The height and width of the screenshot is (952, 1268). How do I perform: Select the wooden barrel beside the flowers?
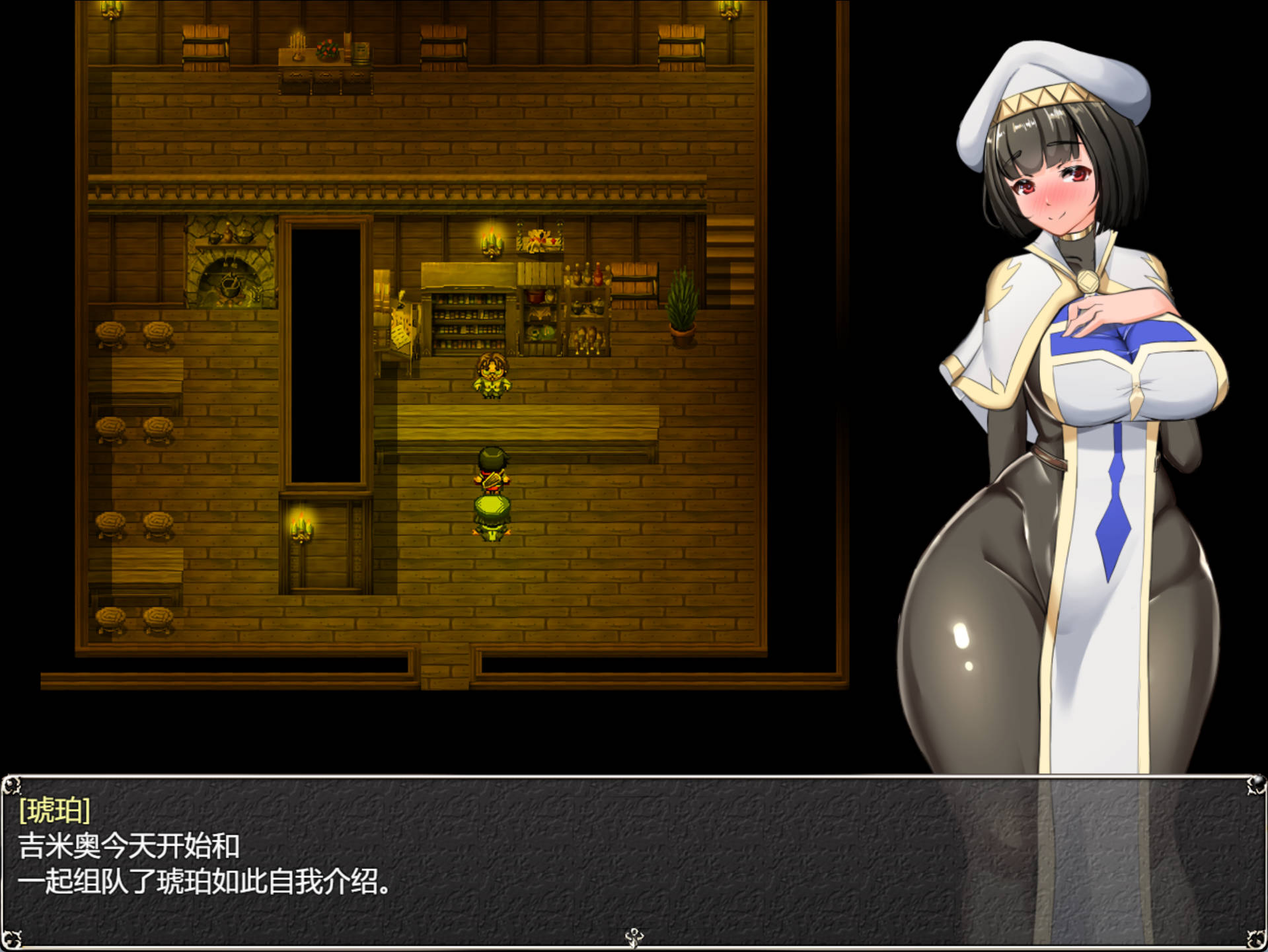[x=360, y=50]
